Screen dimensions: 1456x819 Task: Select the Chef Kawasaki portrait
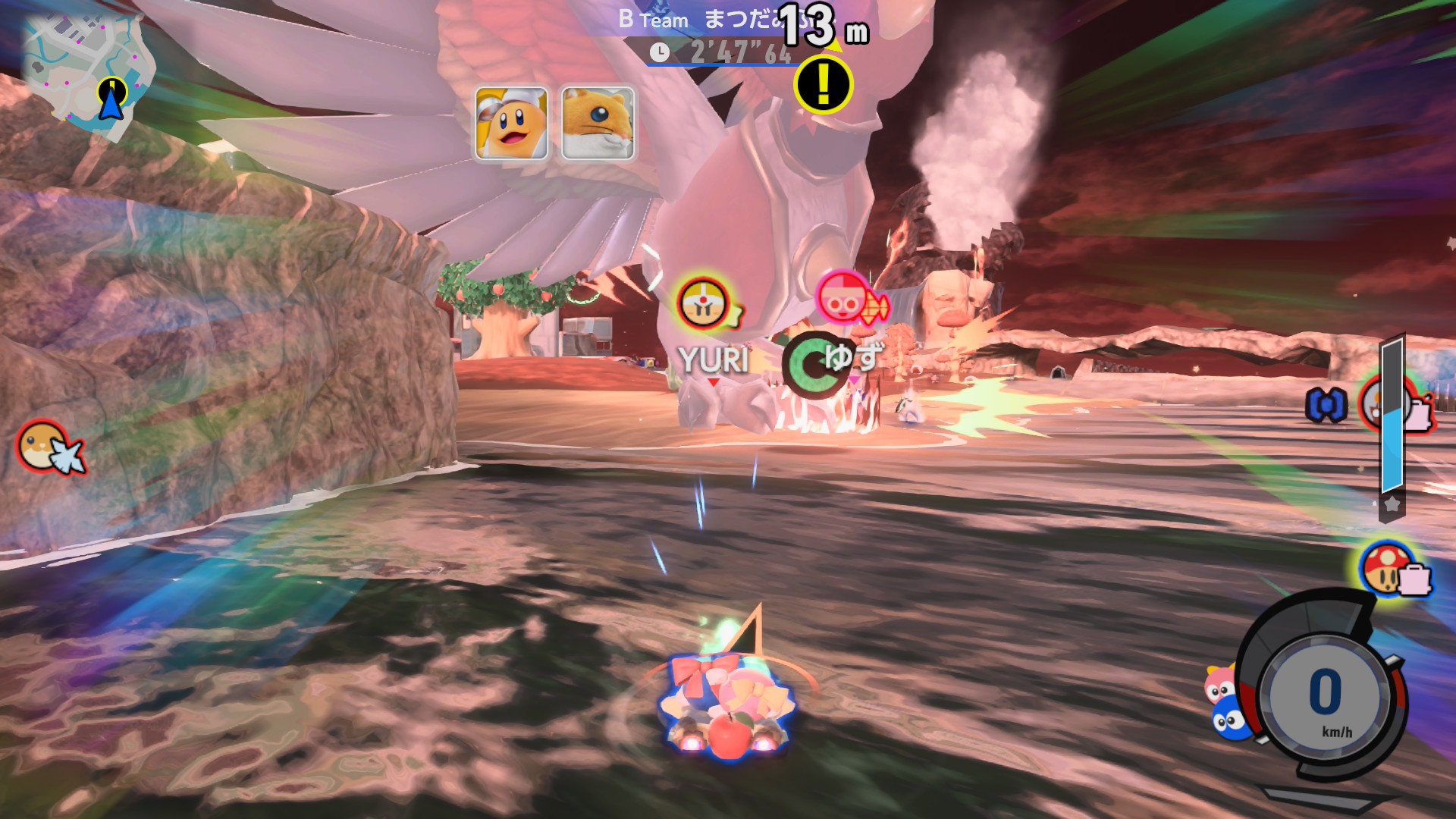(x=512, y=123)
